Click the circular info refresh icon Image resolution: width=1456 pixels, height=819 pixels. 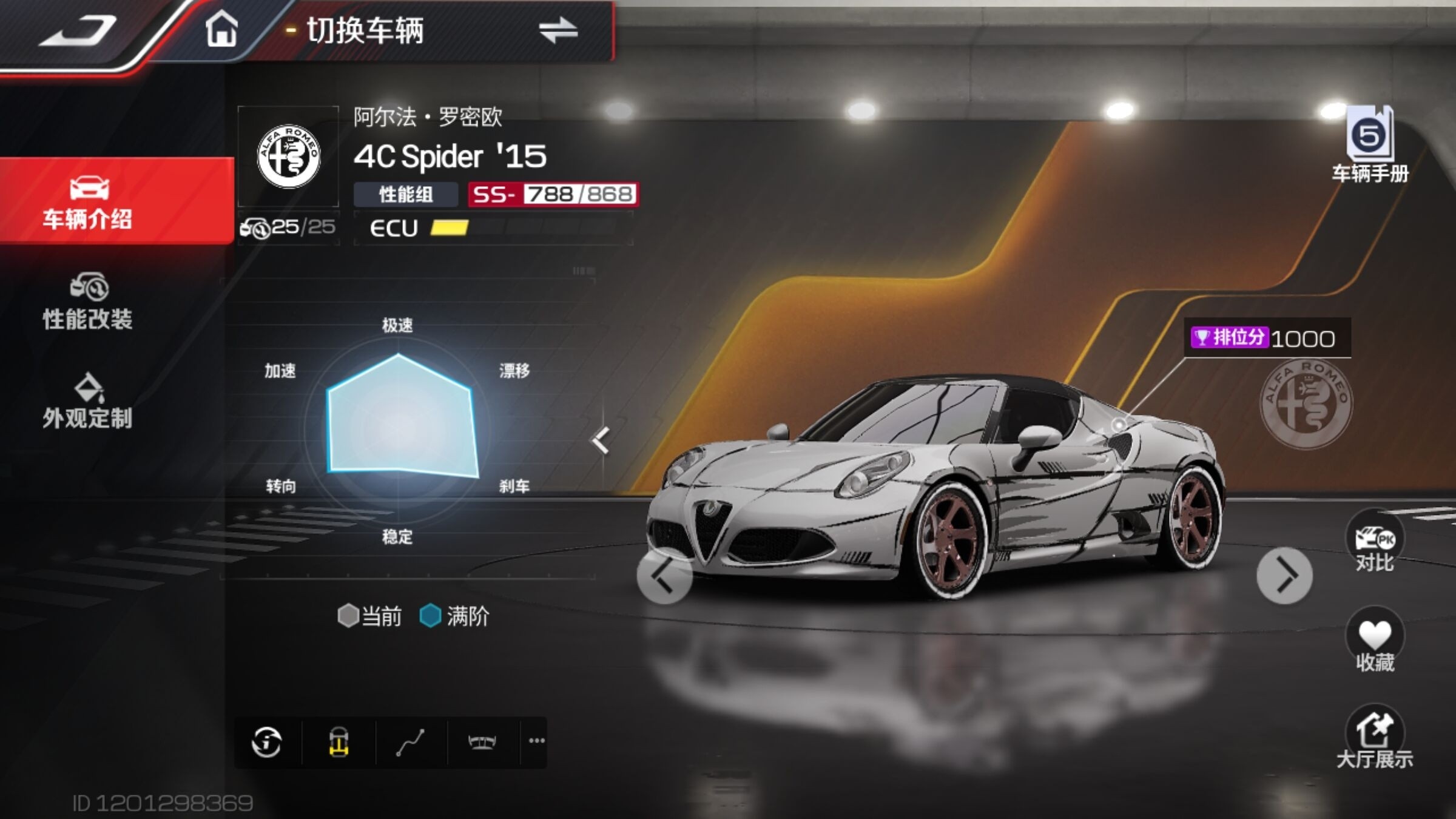tap(266, 742)
